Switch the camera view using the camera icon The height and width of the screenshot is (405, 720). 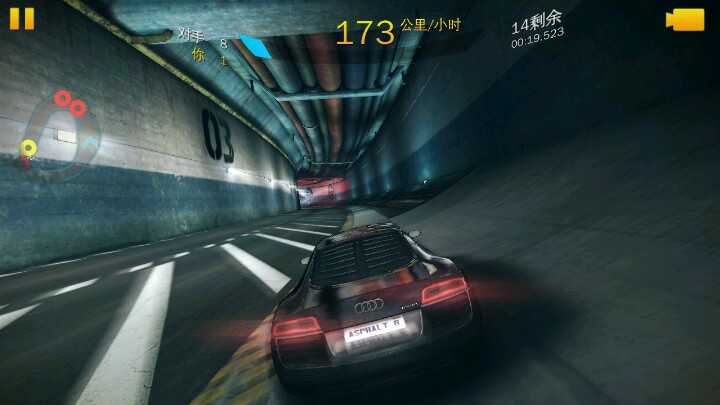[686, 20]
